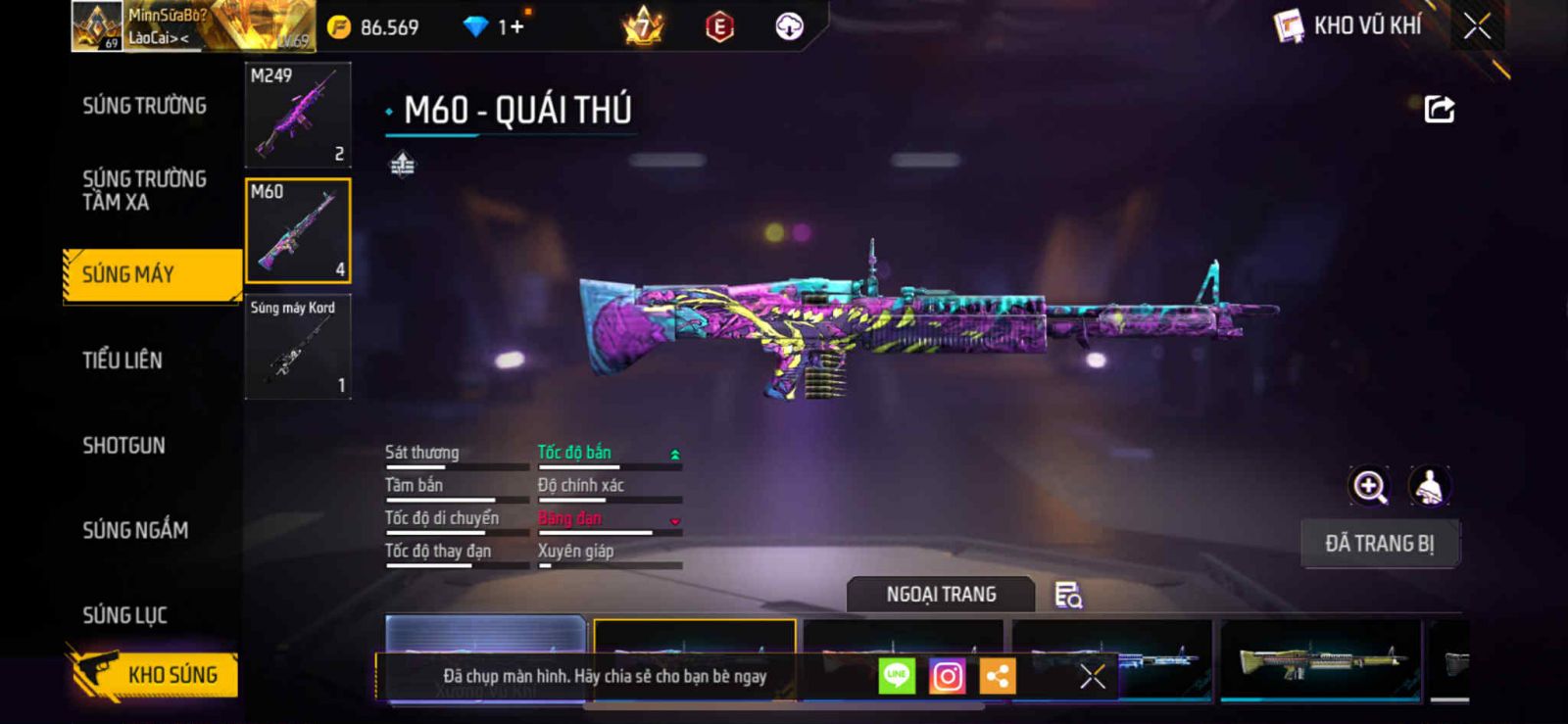Share screenshot to Instagram
Image resolution: width=1568 pixels, height=724 pixels.
coord(947,676)
